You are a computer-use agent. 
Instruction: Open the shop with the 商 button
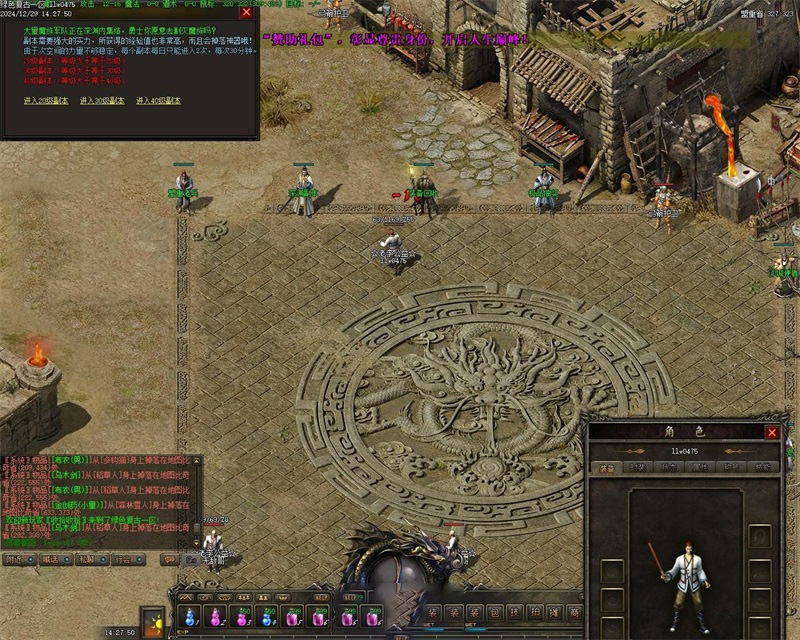pyautogui.click(x=575, y=613)
